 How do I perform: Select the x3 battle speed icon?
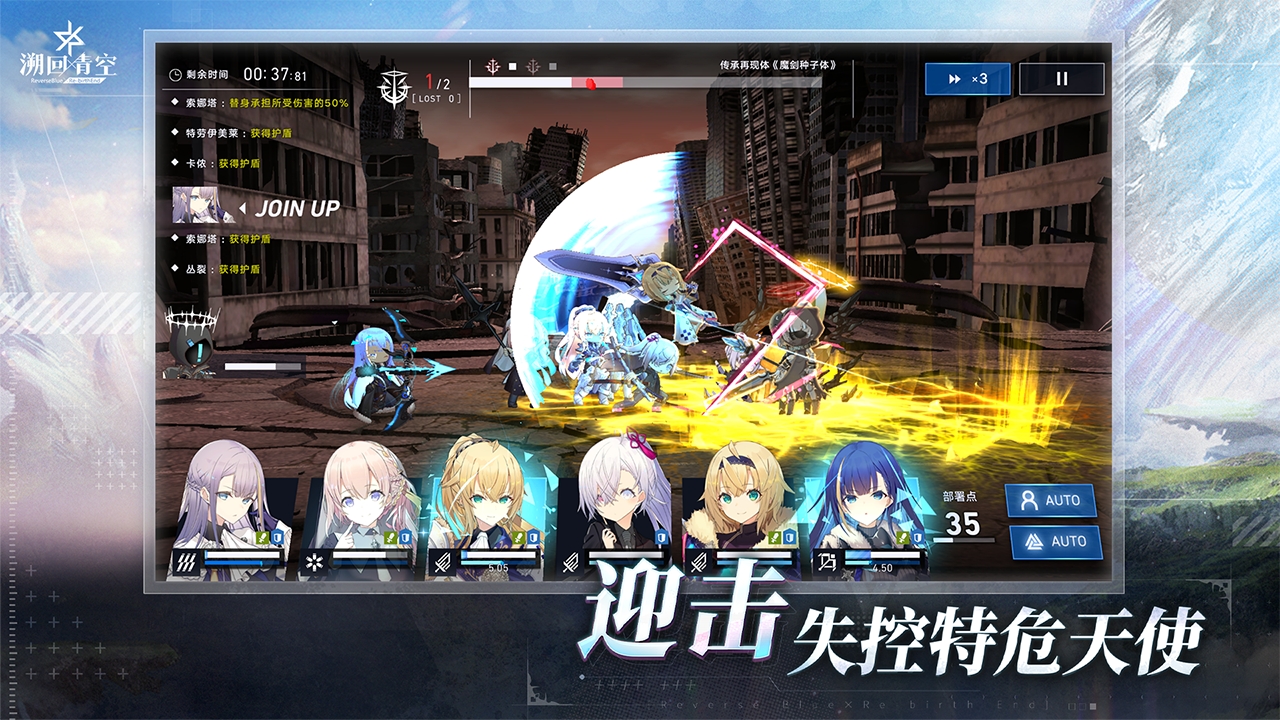pyautogui.click(x=968, y=78)
